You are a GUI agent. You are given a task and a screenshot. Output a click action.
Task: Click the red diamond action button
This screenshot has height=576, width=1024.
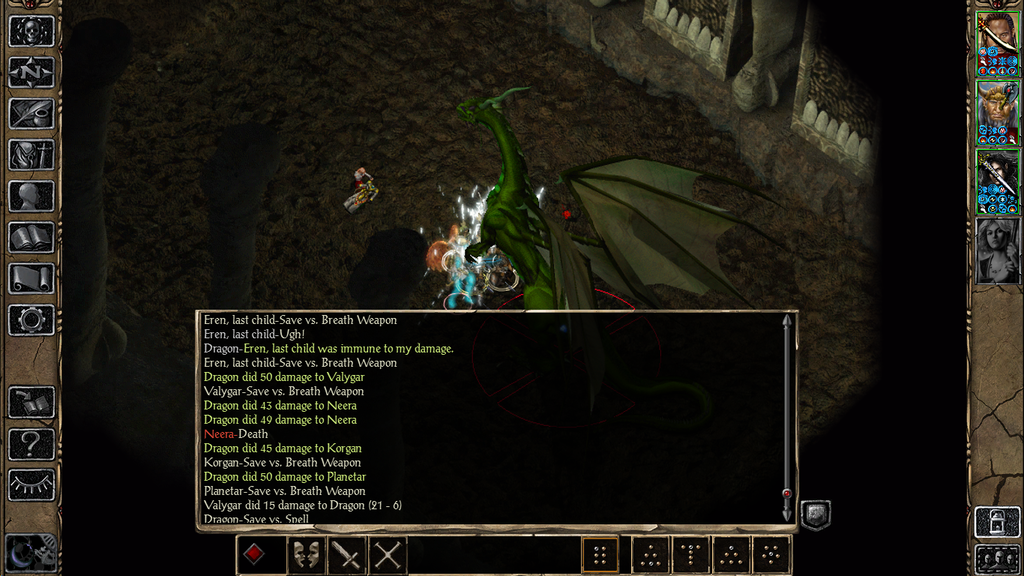255,554
